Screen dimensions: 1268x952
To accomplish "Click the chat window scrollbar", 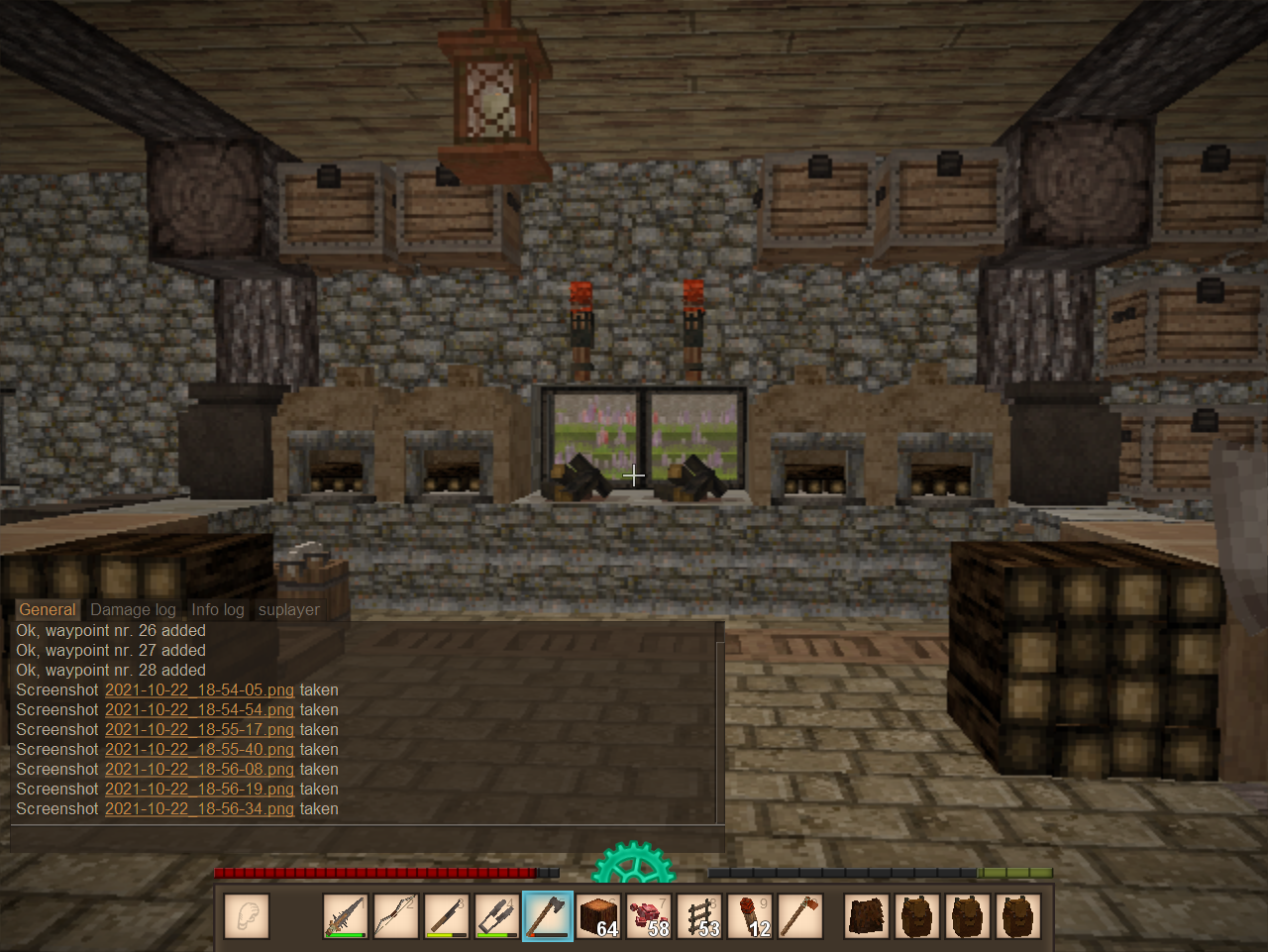I will [720, 723].
